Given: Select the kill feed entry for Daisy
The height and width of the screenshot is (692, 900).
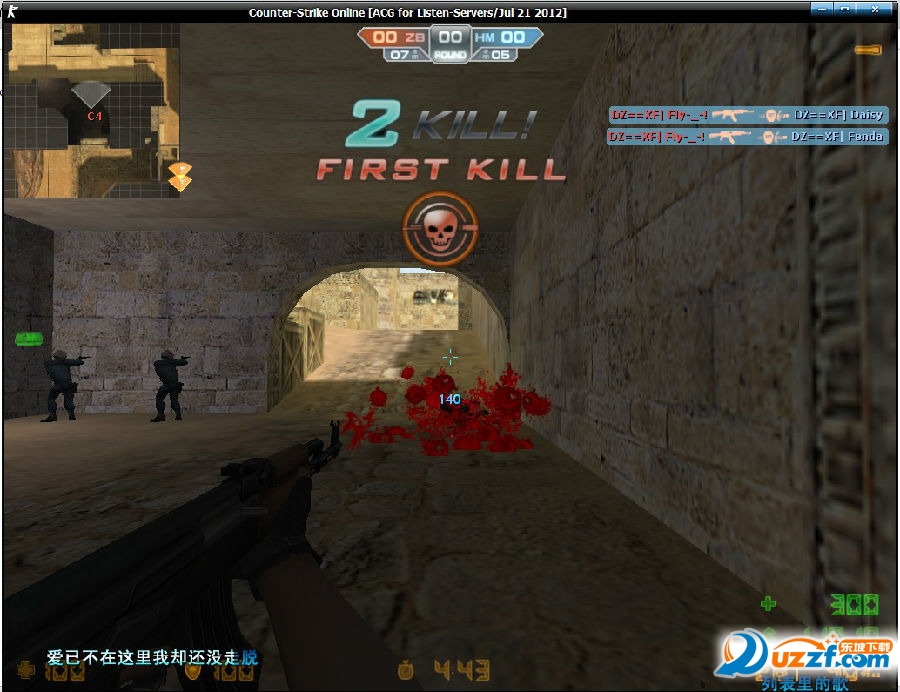Looking at the screenshot, I should point(747,115).
